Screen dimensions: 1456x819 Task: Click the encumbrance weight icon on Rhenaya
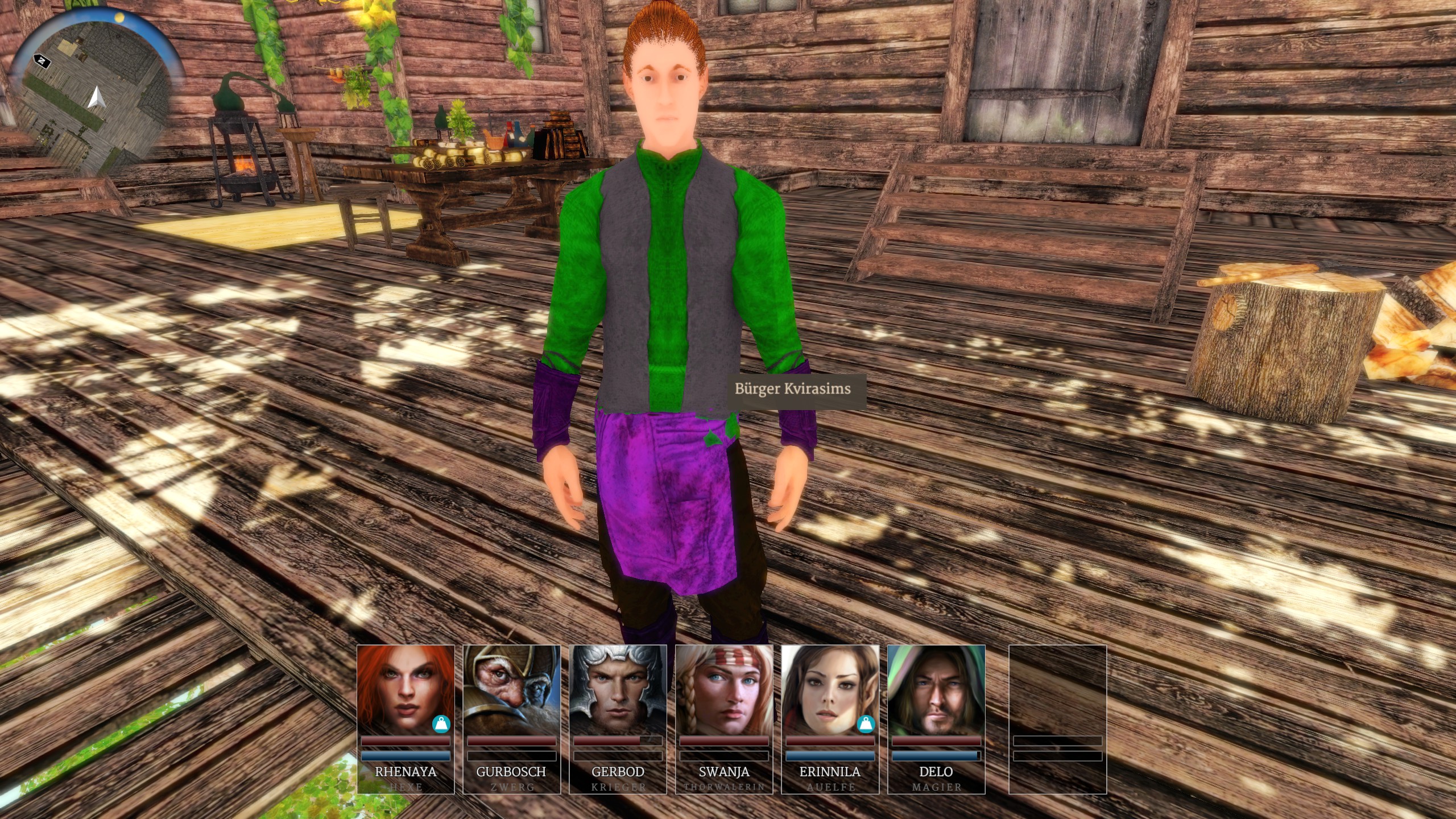441,724
